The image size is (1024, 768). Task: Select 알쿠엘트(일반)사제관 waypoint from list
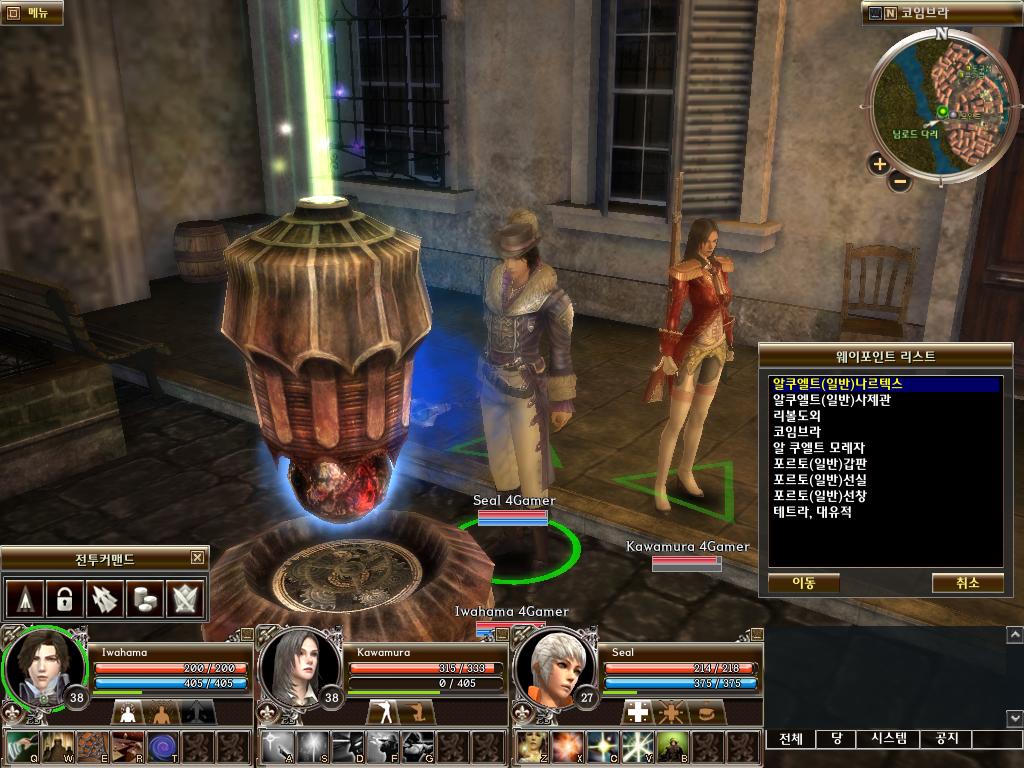click(x=831, y=400)
